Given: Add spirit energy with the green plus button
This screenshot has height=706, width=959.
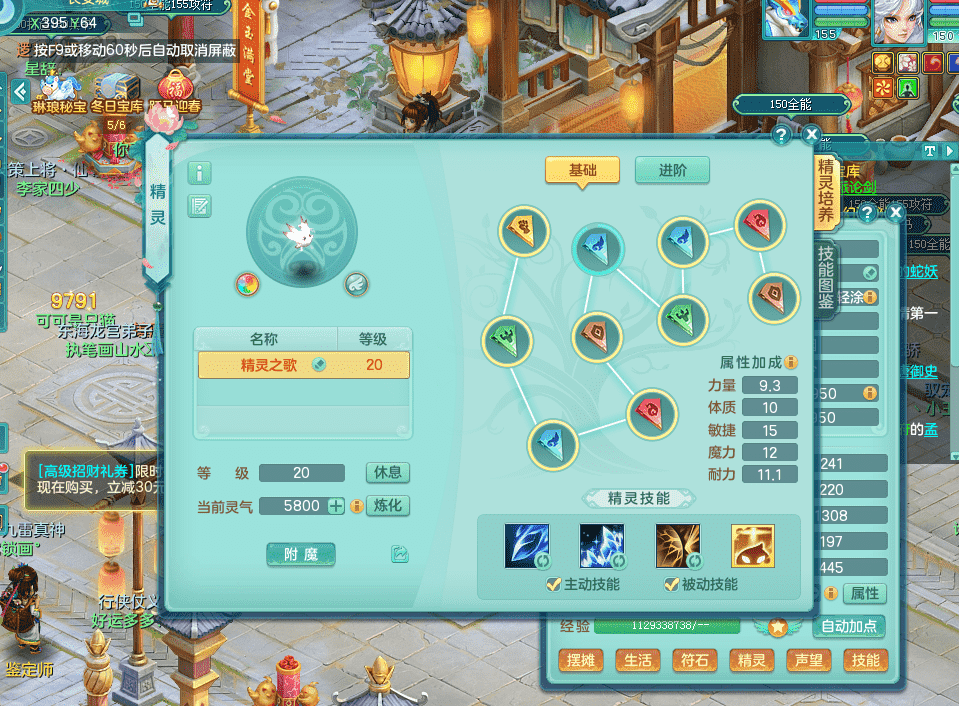Looking at the screenshot, I should pos(336,506).
